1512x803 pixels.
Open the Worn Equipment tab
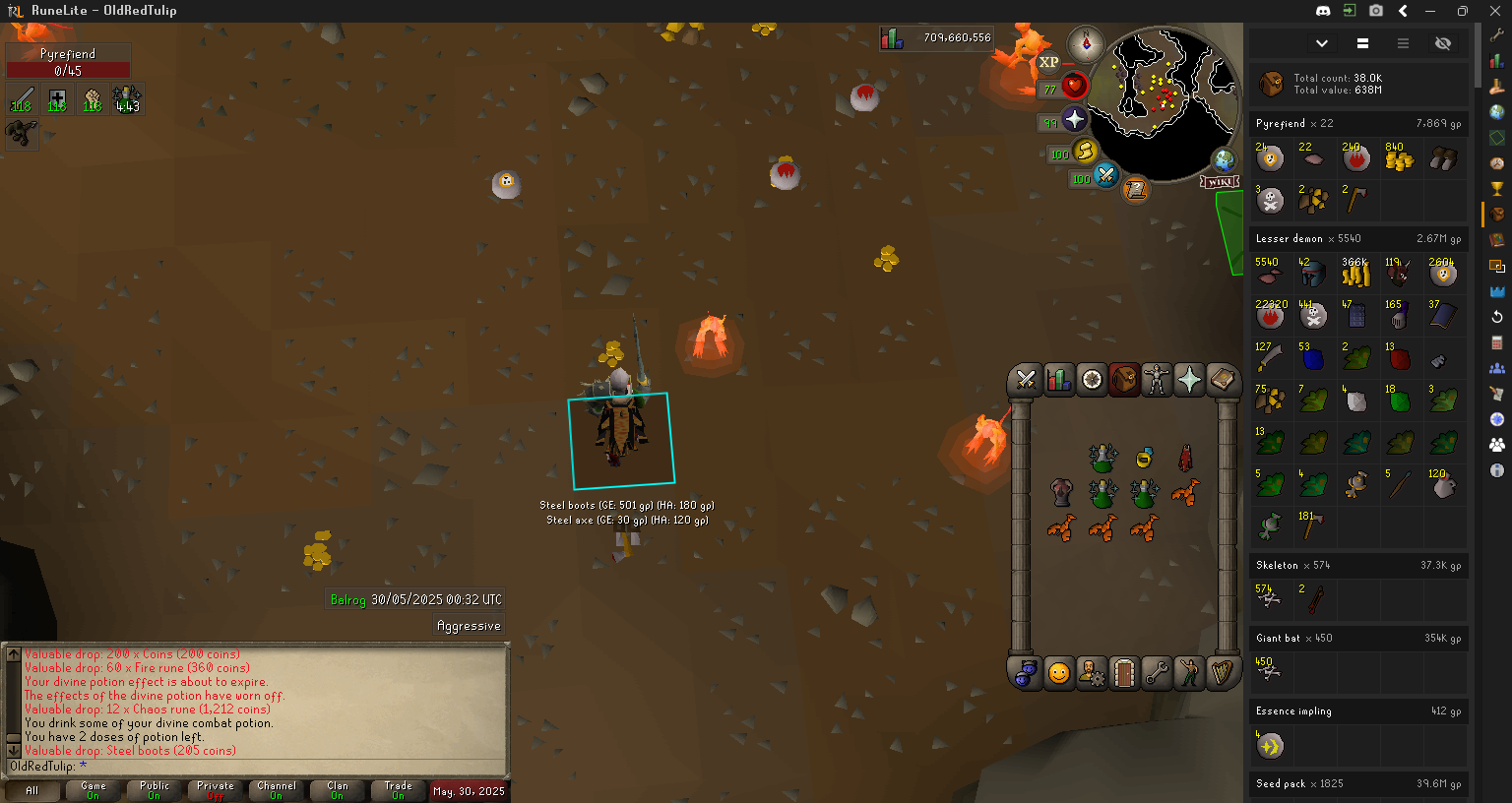[x=1157, y=379]
